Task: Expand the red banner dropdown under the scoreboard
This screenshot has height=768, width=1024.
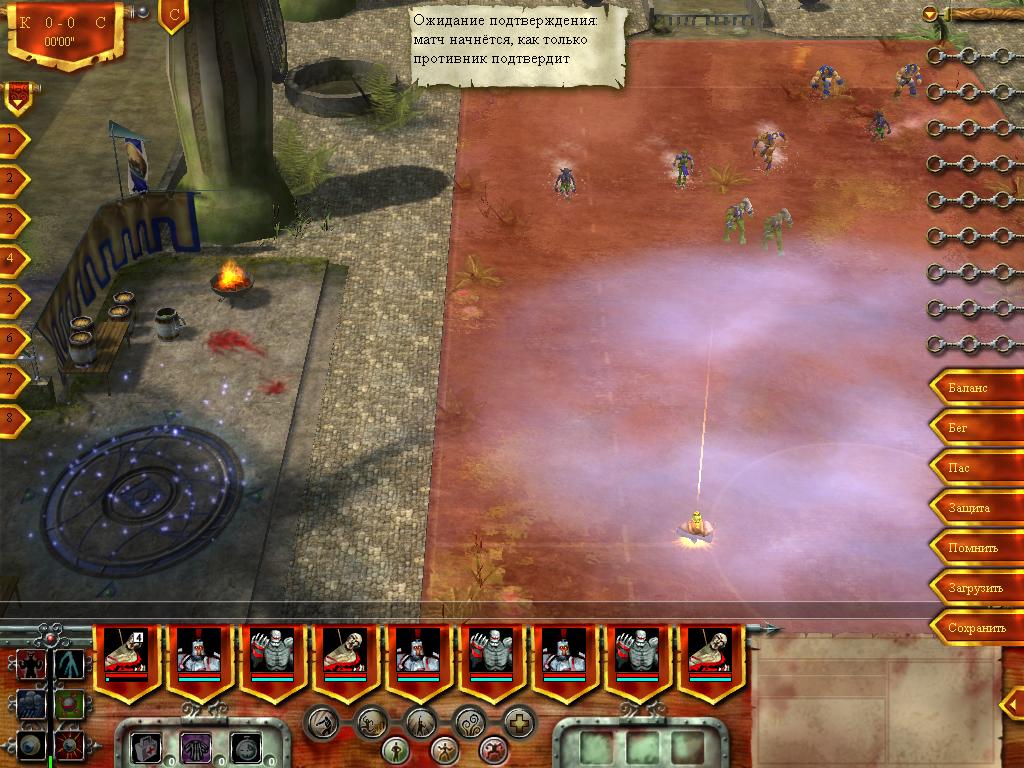Action: click(18, 97)
